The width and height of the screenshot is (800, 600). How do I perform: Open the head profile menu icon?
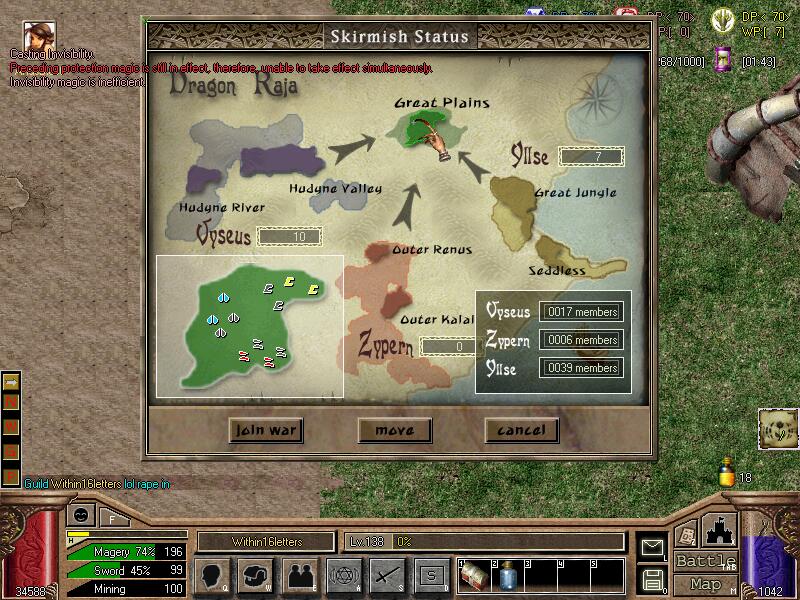(215, 575)
